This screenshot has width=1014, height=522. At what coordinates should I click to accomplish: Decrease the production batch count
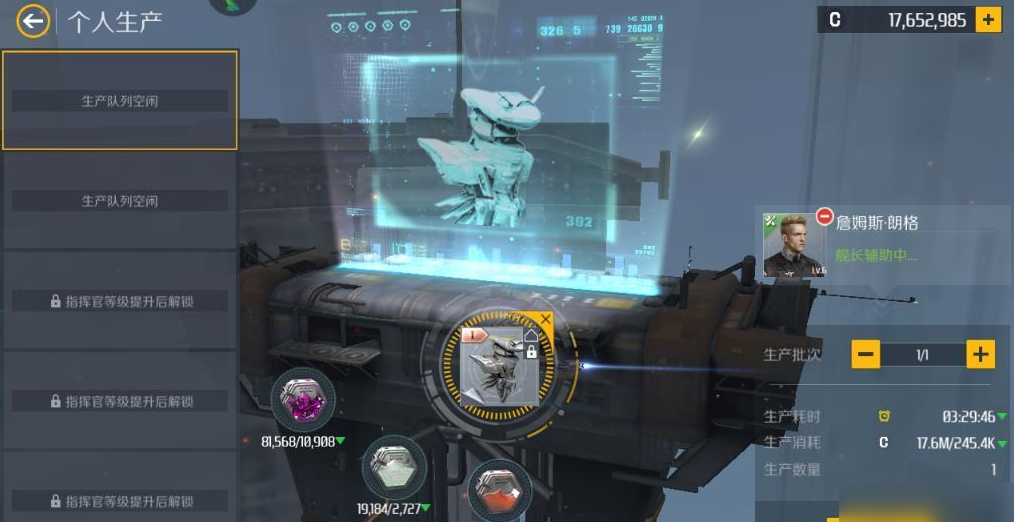[866, 354]
